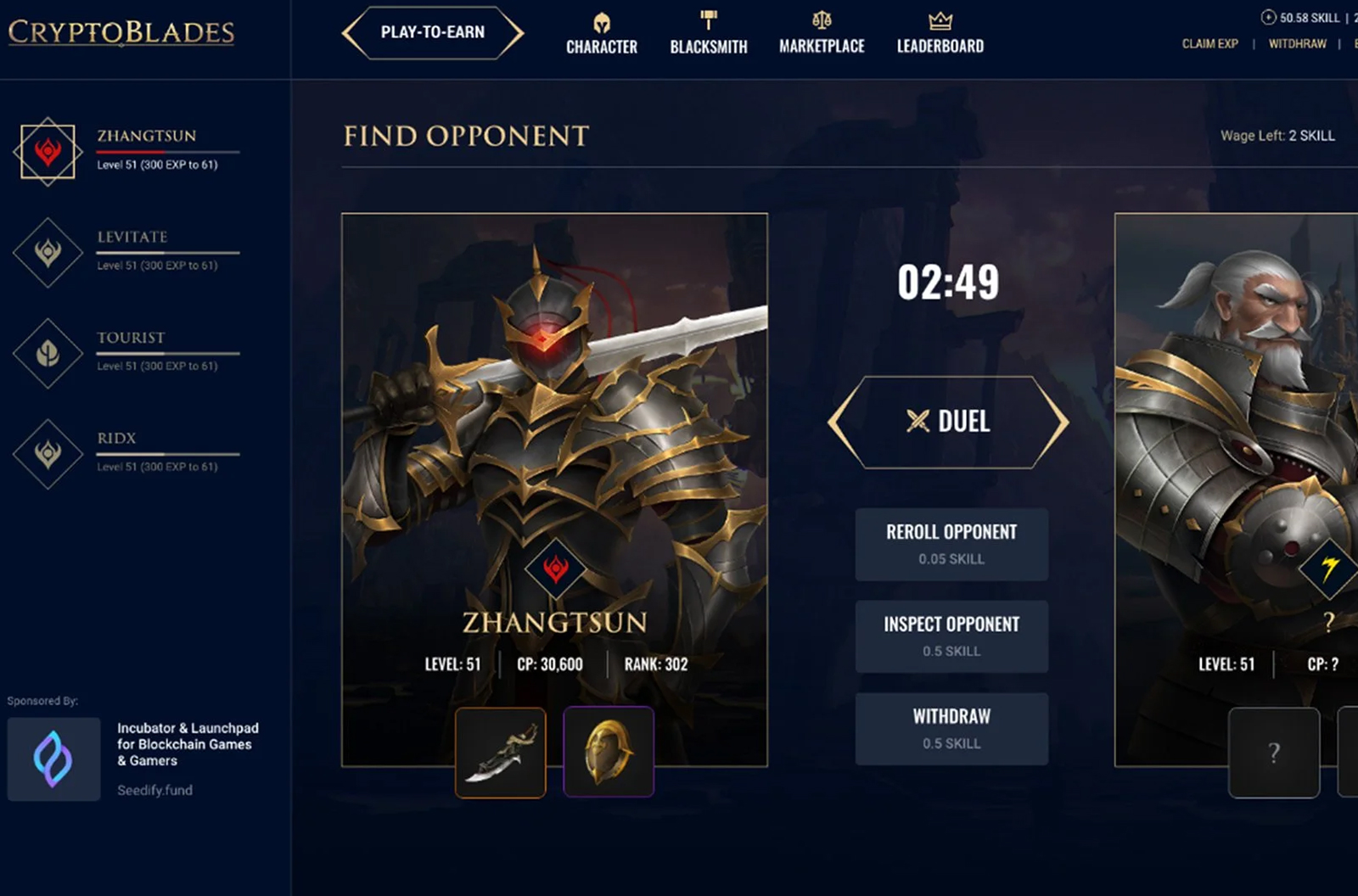Click the Character helmet icon
This screenshot has width=1358, height=896.
(601, 20)
